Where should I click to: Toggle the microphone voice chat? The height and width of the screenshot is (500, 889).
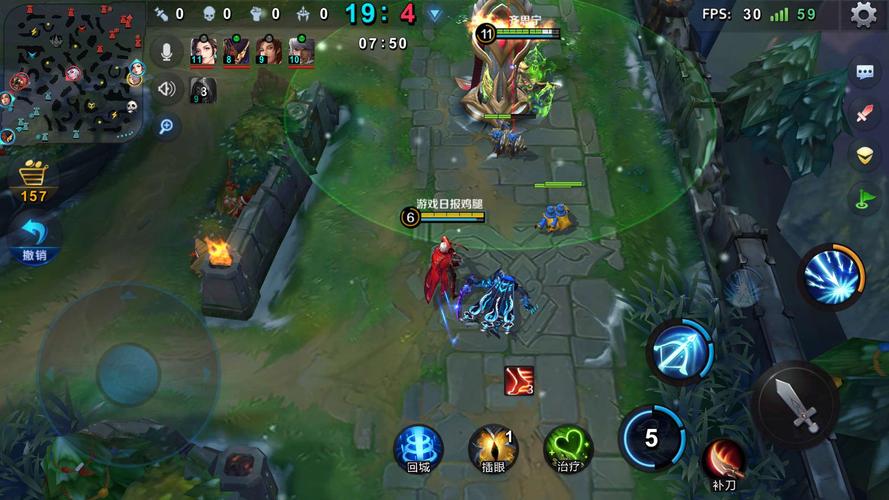click(x=167, y=51)
